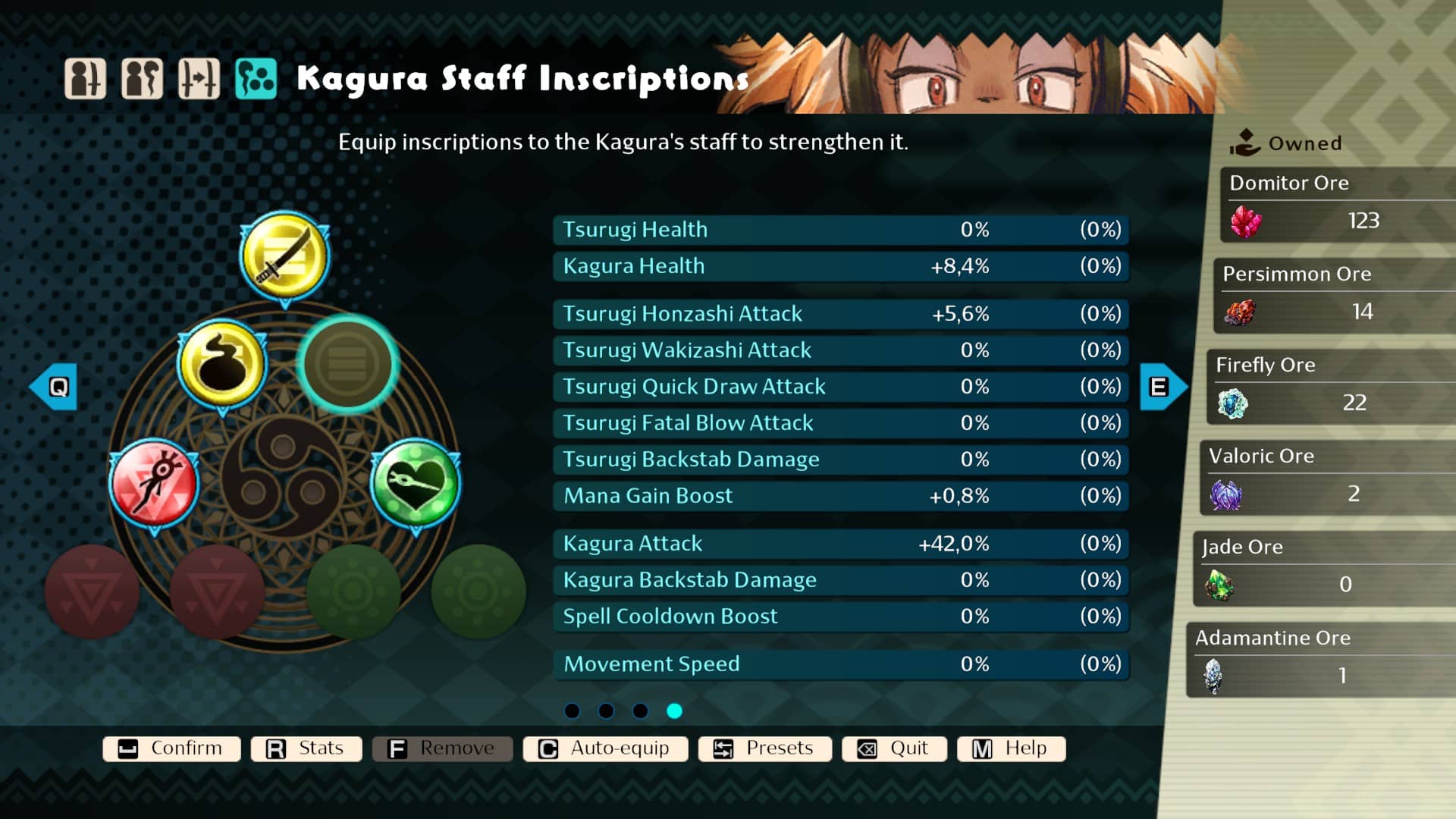
Task: Go to the next page arrow
Action: point(1163,387)
